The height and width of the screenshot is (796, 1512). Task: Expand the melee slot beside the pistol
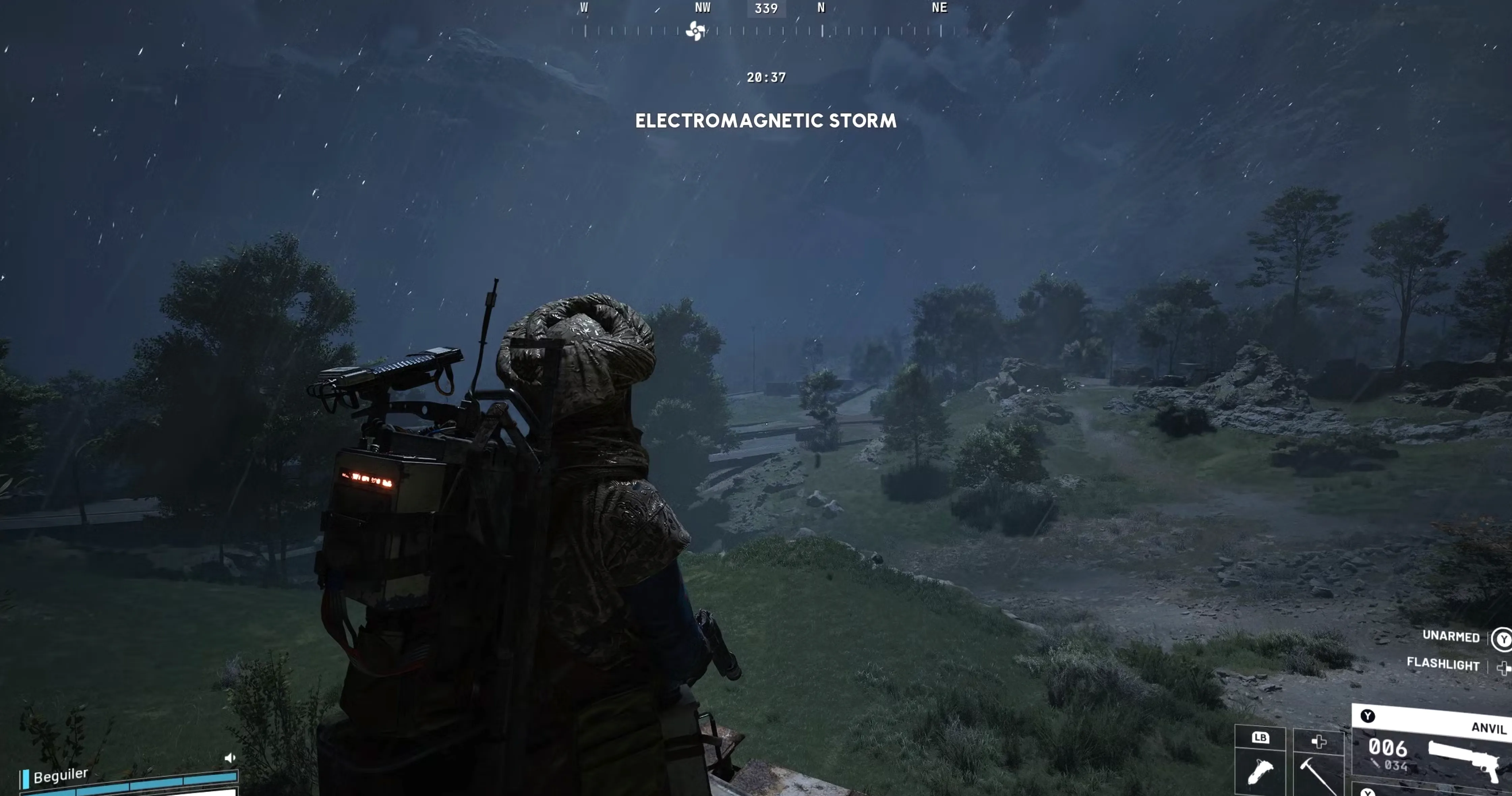point(1319,741)
